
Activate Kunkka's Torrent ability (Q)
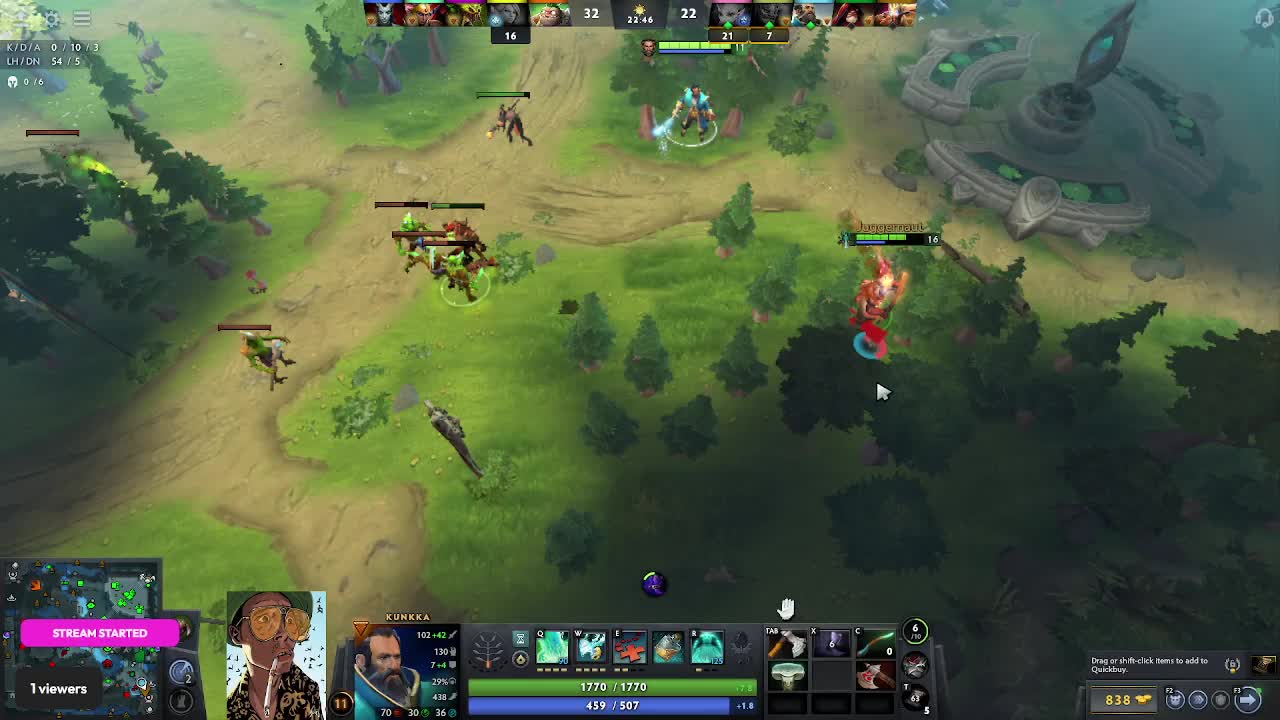click(552, 648)
